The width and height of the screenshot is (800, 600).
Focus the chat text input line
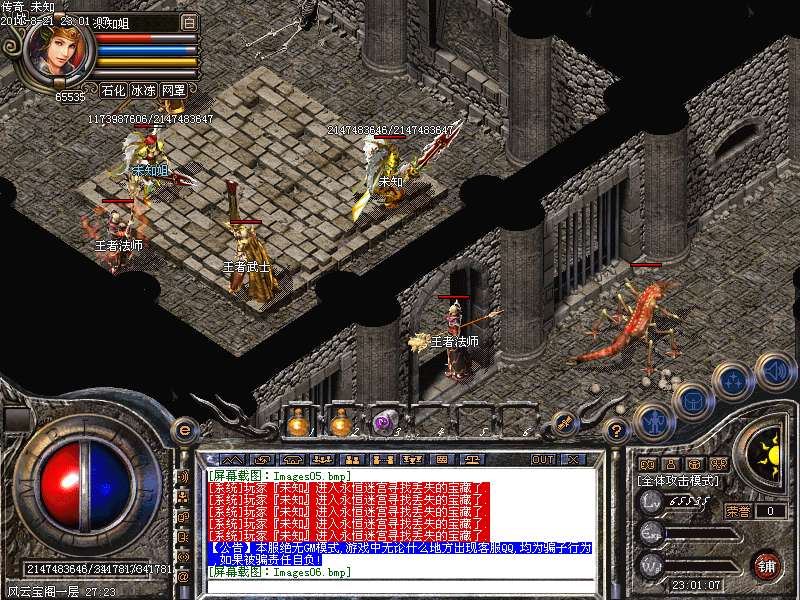tap(400, 586)
